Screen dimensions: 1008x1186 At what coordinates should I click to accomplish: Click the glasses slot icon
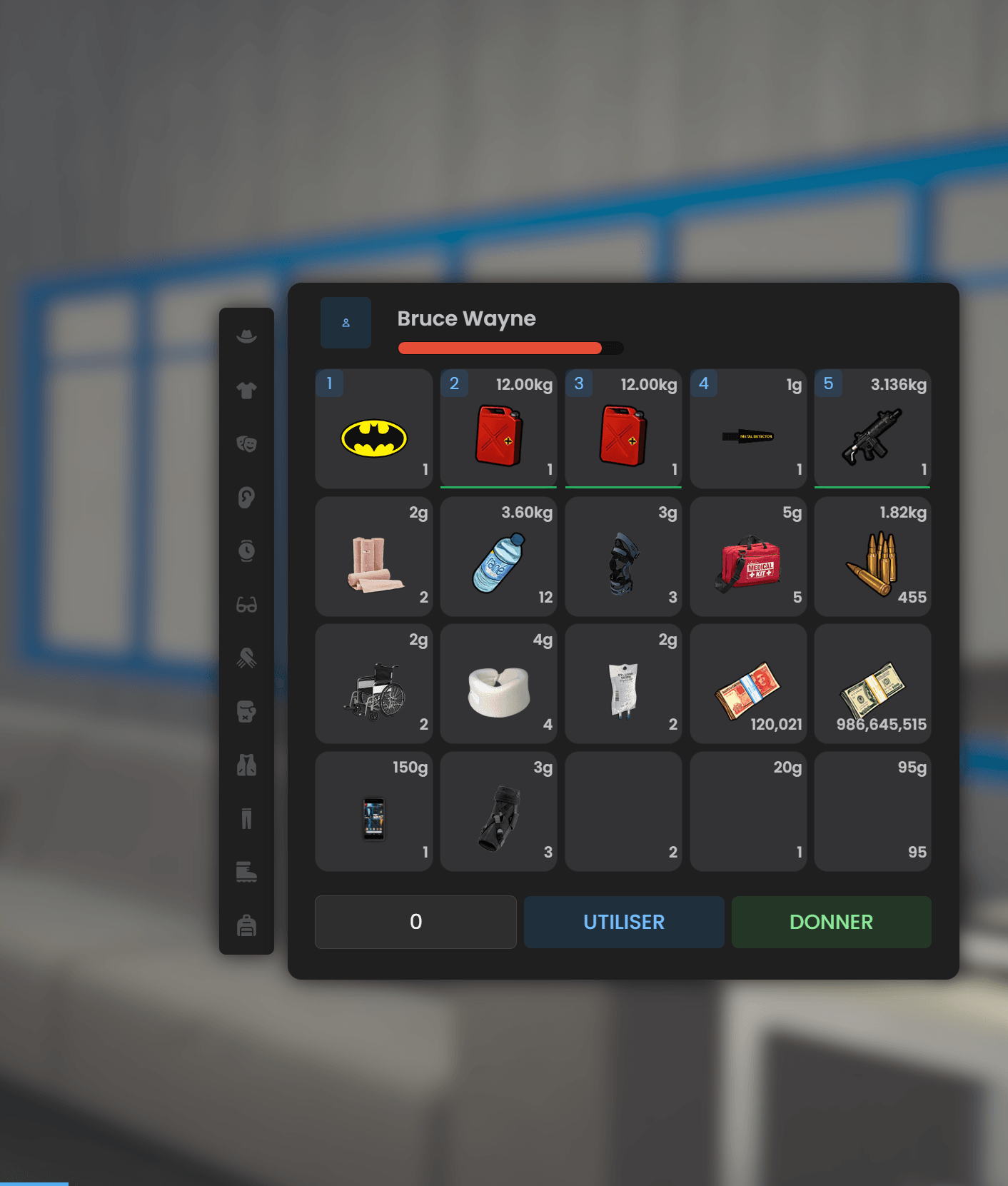[246, 605]
